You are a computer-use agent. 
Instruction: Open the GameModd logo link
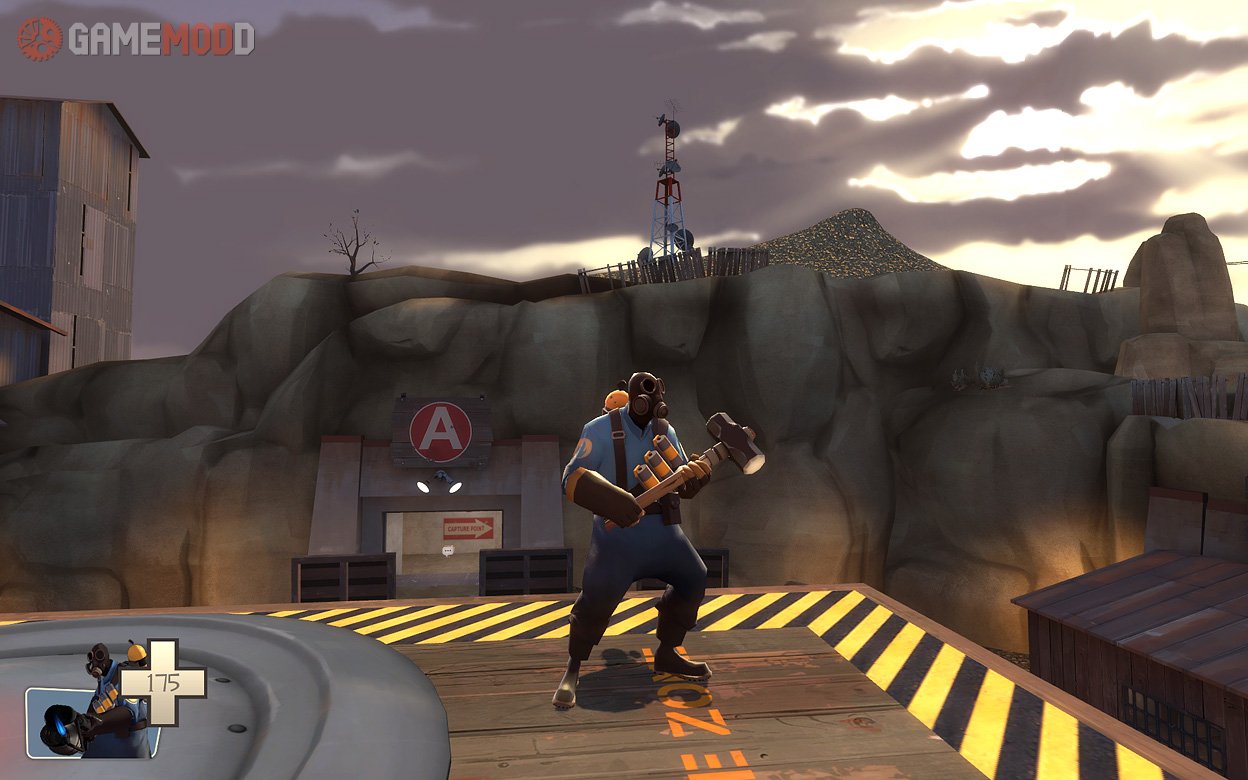(135, 39)
